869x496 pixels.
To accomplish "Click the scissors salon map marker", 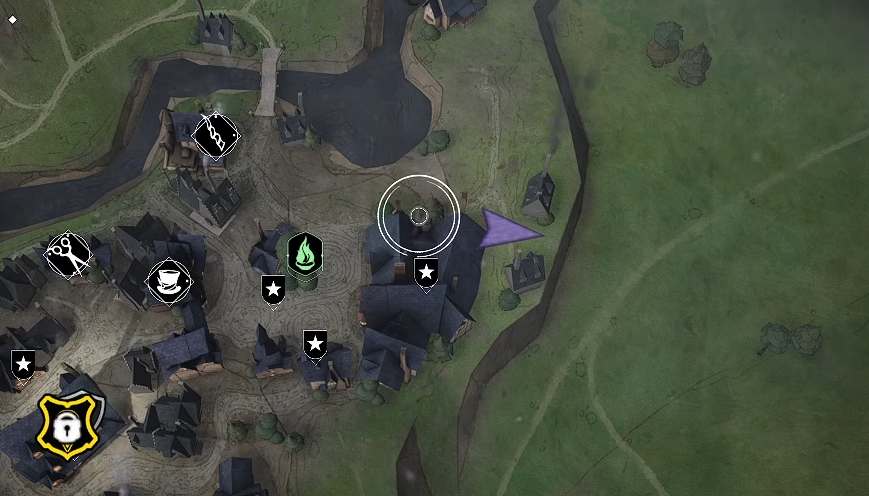I will (x=68, y=257).
